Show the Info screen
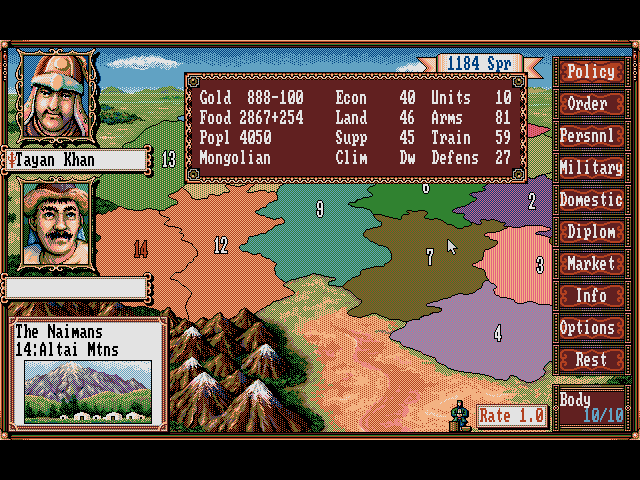The height and width of the screenshot is (480, 640). coord(591,296)
